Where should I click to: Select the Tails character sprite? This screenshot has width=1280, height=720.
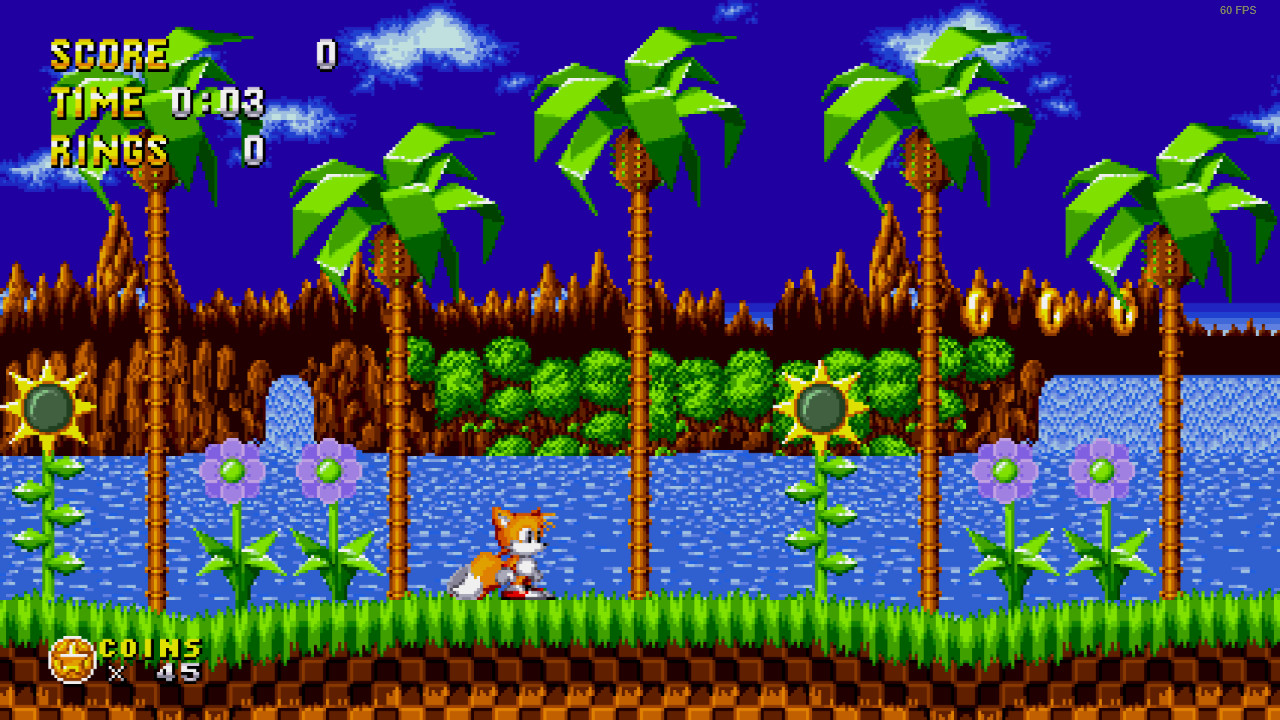510,555
